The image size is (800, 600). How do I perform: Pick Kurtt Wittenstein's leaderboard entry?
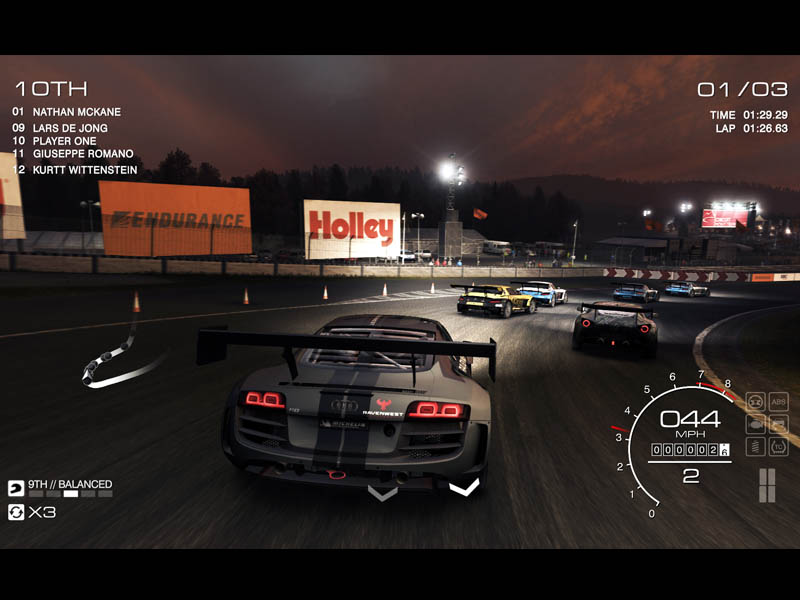(82, 170)
